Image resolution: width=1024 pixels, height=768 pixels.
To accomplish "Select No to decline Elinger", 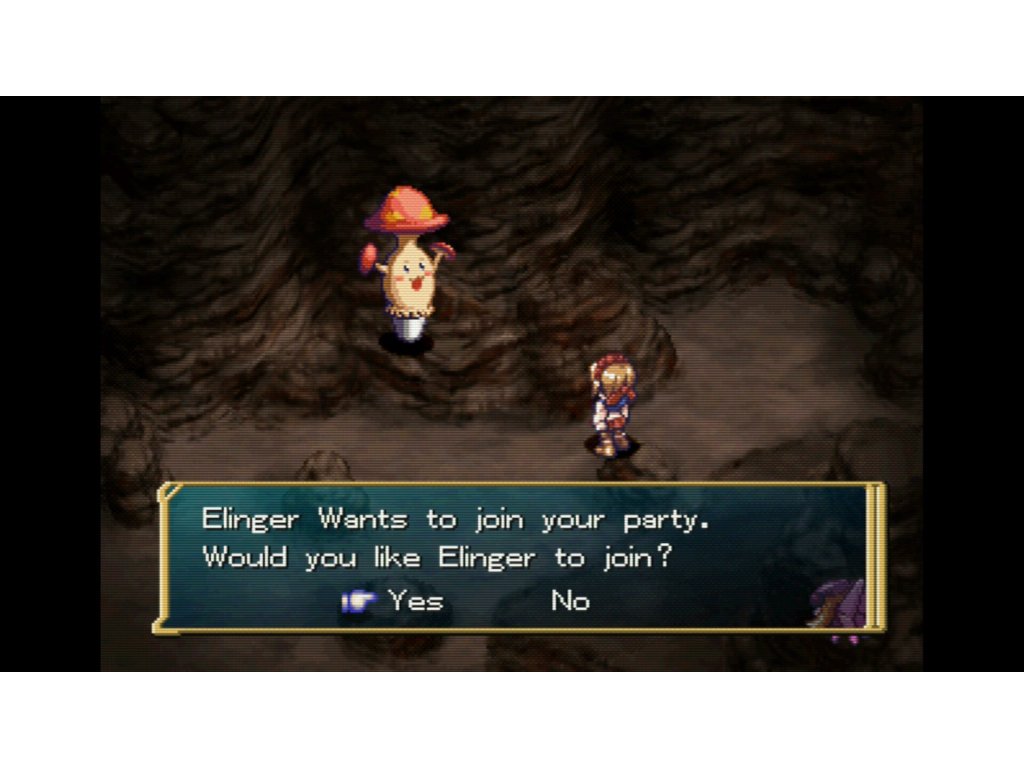I will tap(570, 601).
